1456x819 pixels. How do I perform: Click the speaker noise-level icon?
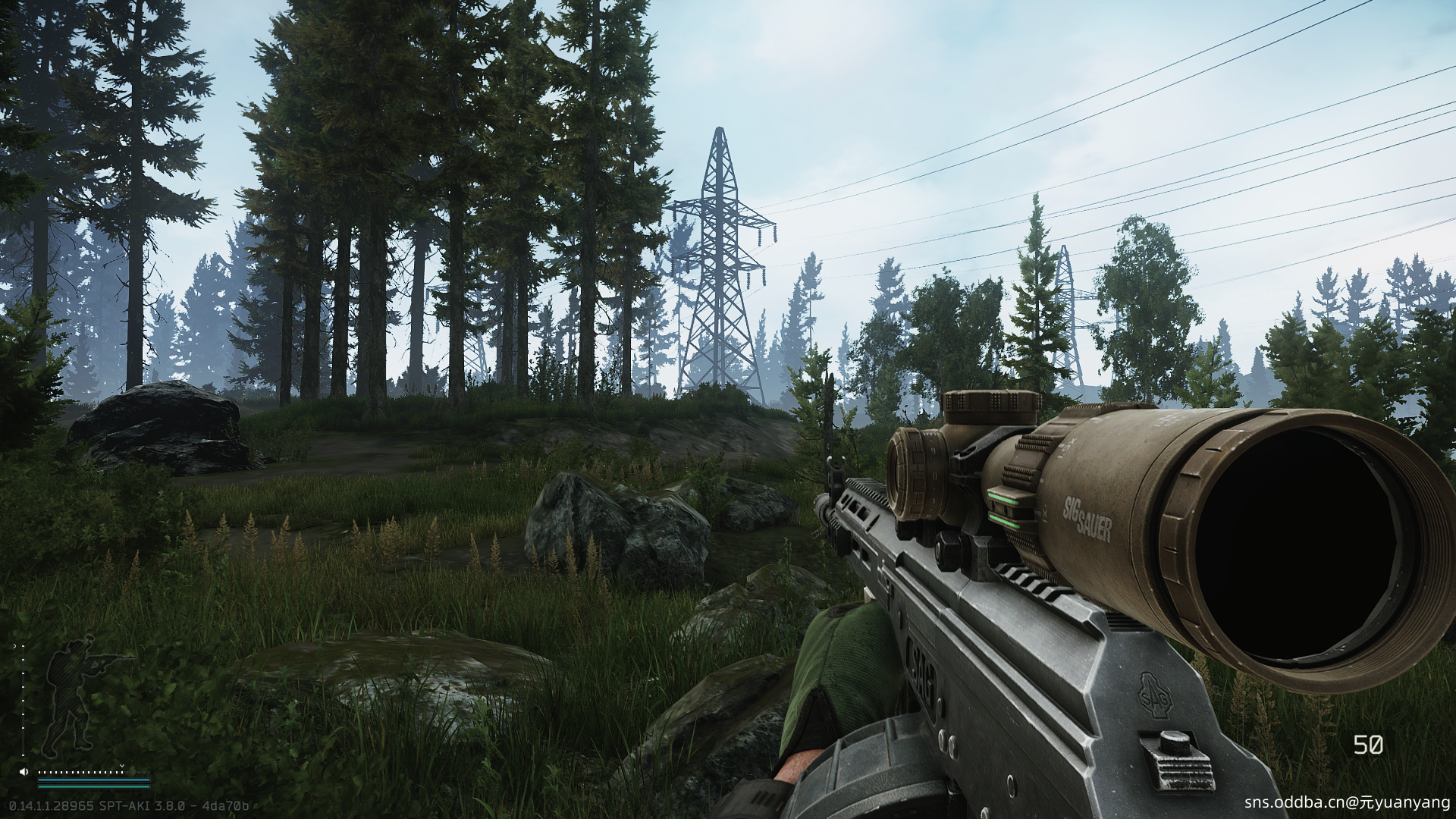24,771
